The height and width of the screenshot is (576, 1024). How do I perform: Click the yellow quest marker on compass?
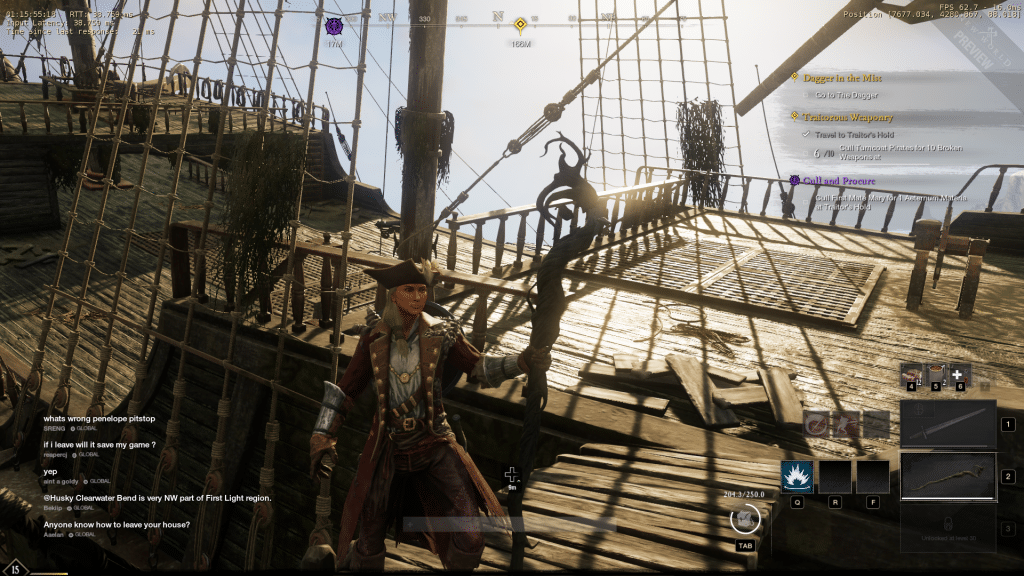pyautogui.click(x=520, y=25)
